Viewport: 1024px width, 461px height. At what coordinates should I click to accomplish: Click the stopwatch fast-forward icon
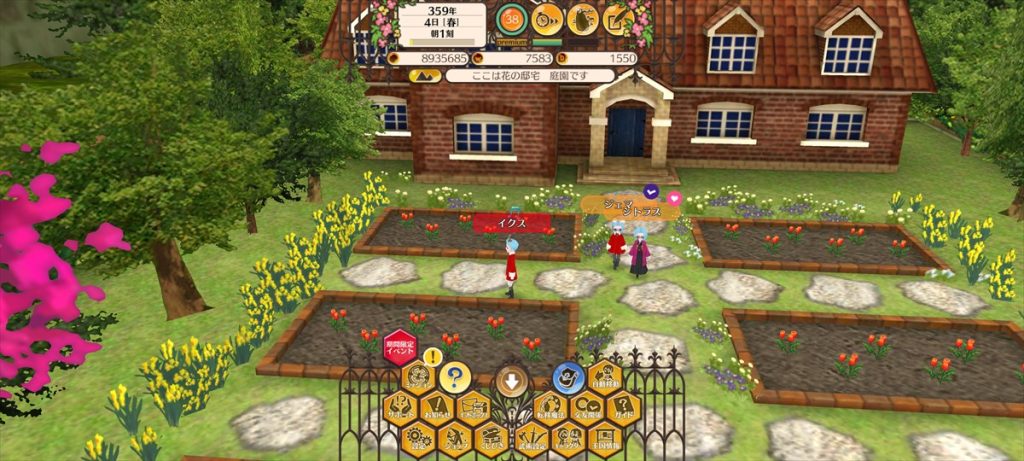547,18
